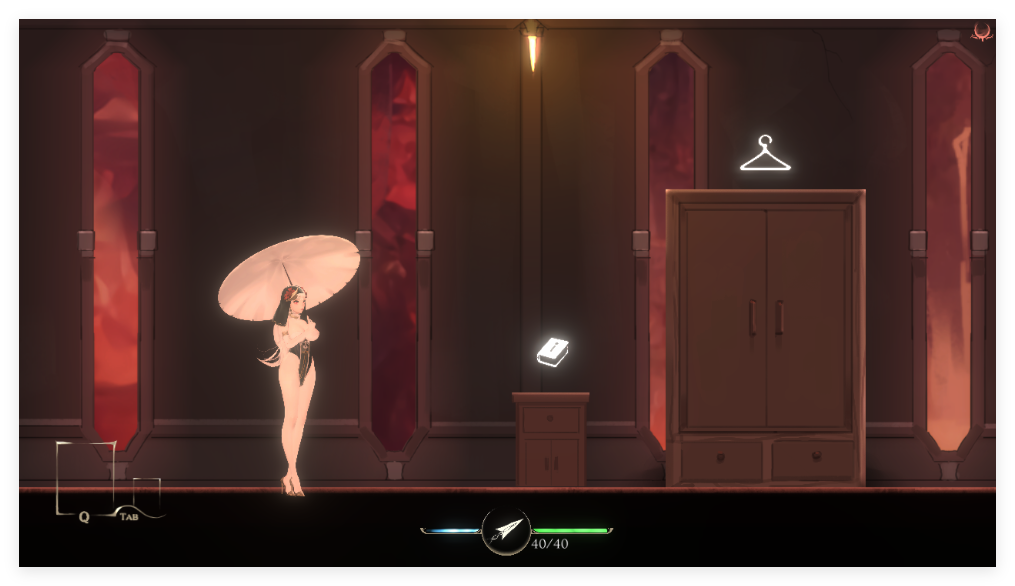Activate the glowing book icon
The height and width of the screenshot is (586, 1015).
pyautogui.click(x=553, y=351)
